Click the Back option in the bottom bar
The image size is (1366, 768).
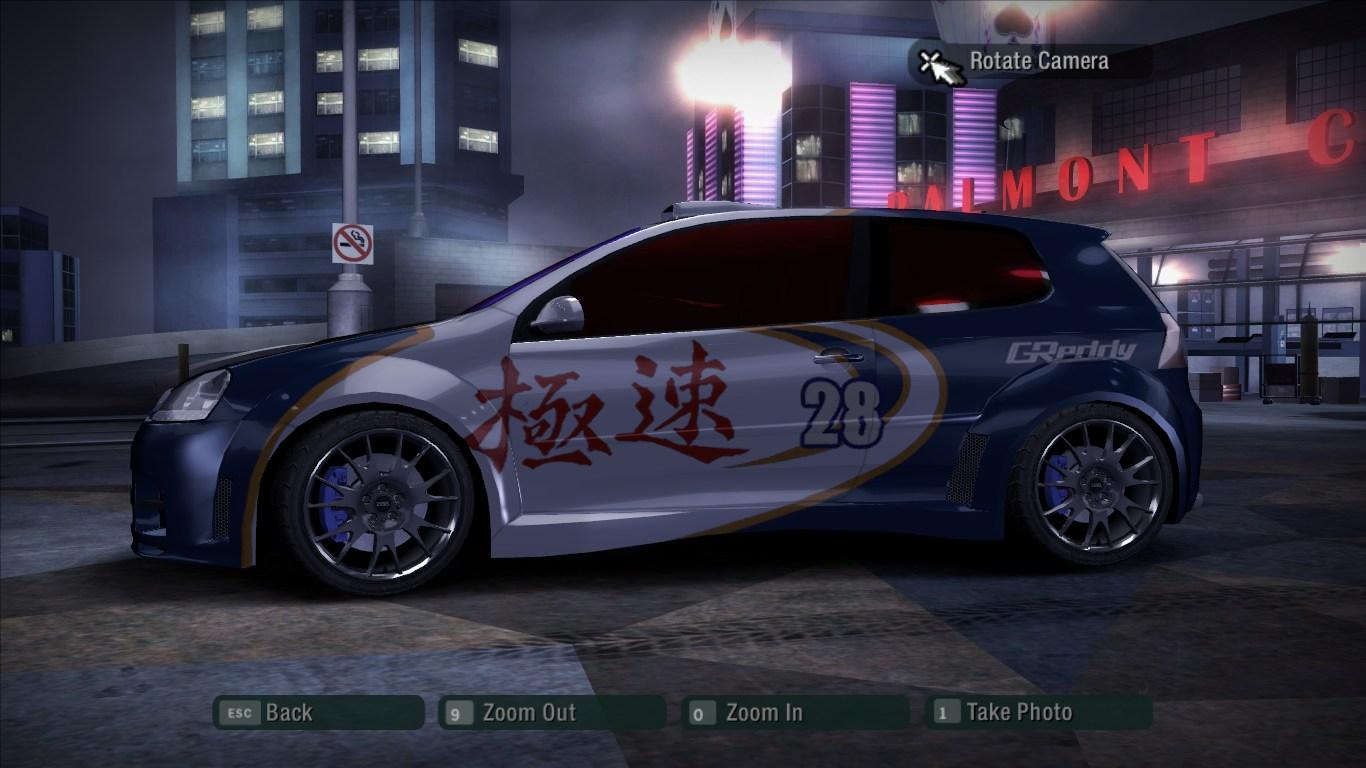[287, 713]
